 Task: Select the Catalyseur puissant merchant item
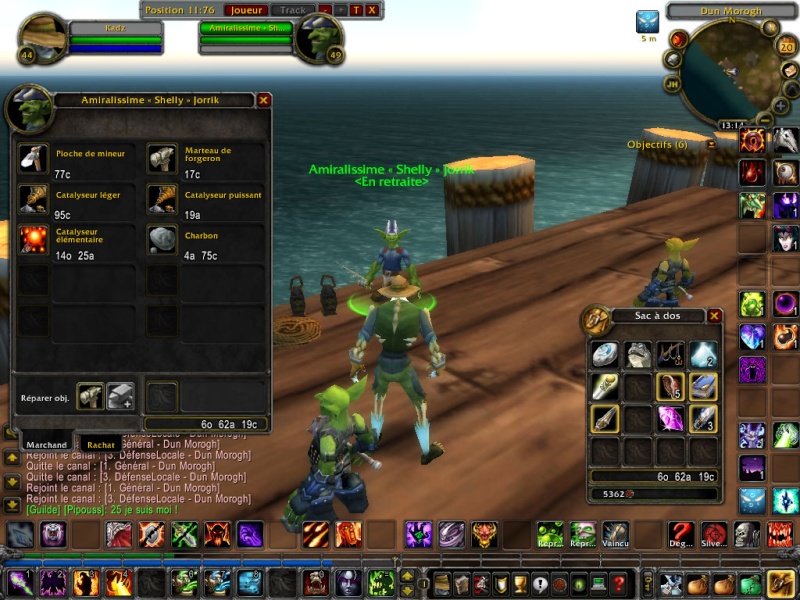pos(162,199)
